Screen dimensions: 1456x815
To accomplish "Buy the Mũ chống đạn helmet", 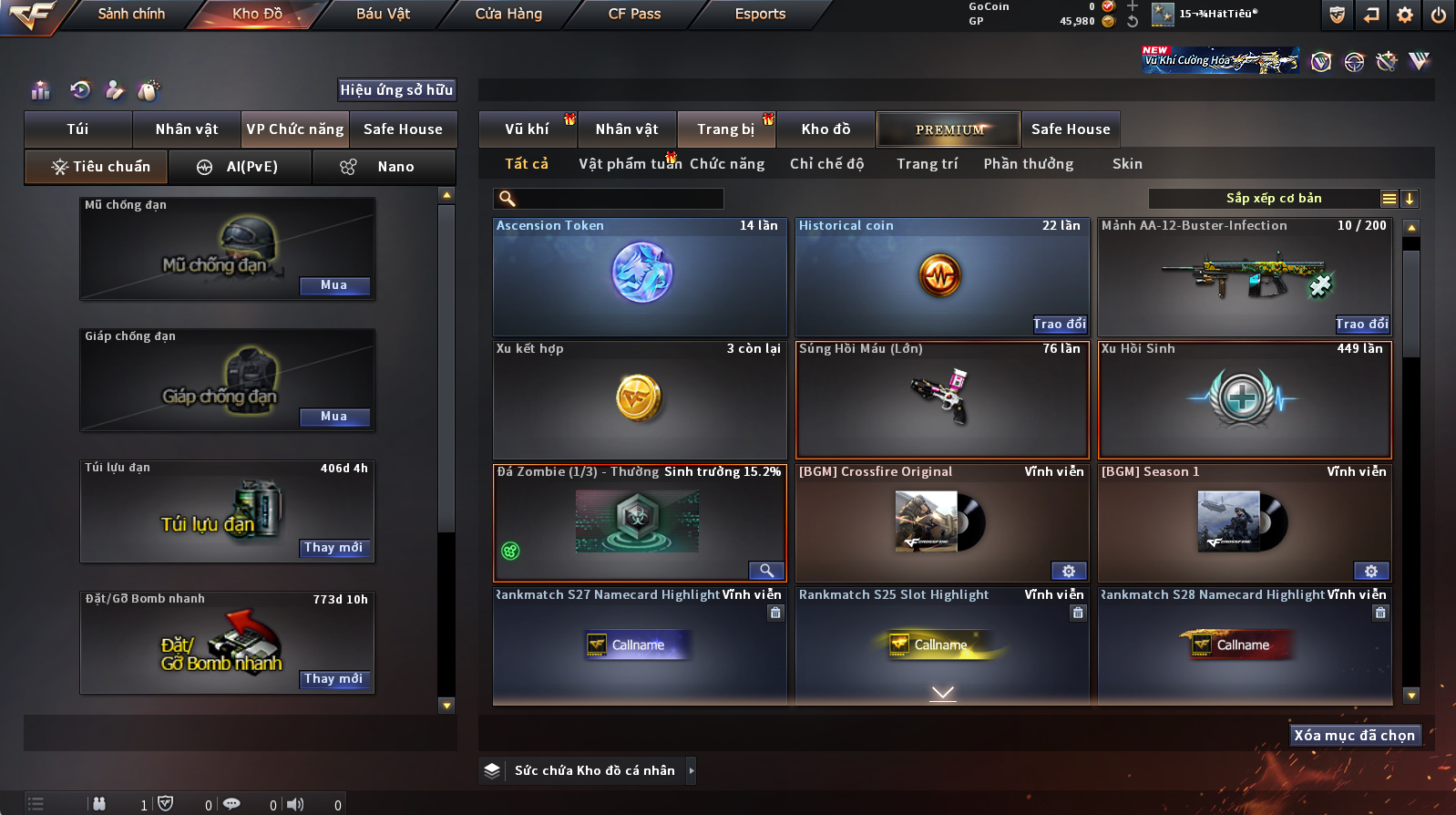I will 333,285.
